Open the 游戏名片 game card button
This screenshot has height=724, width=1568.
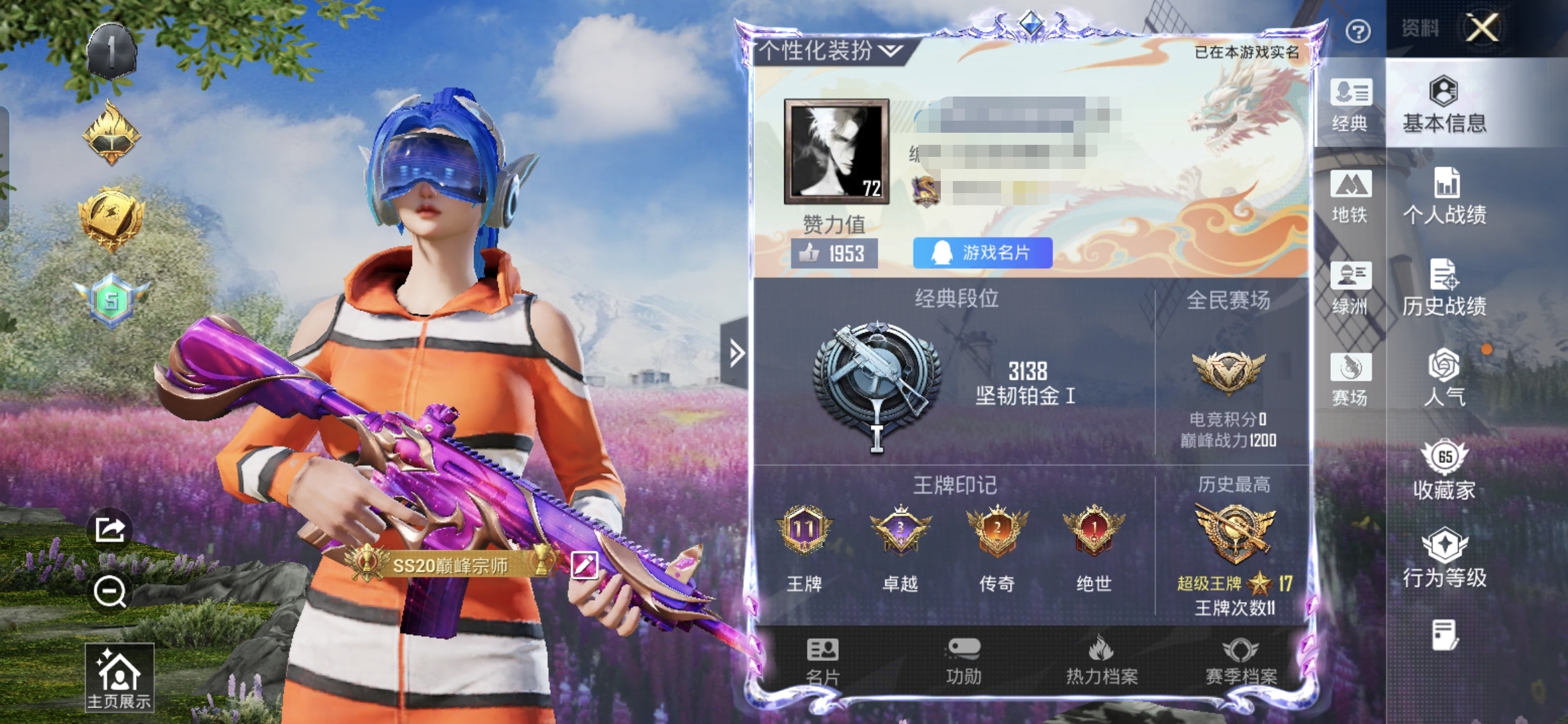982,253
